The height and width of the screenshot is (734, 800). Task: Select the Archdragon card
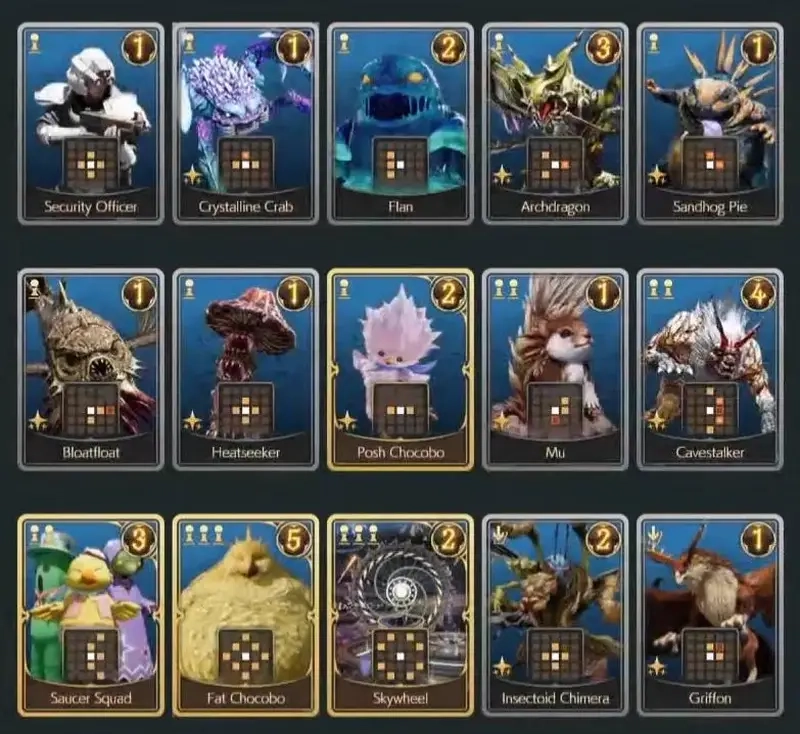[555, 124]
